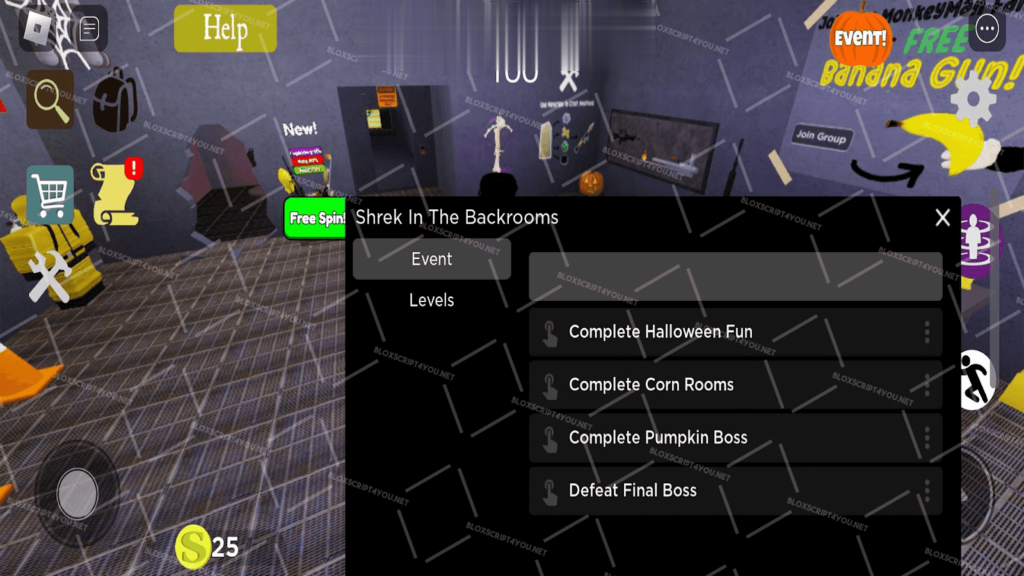Image resolution: width=1024 pixels, height=576 pixels.
Task: Switch to the Levels tab
Action: (x=431, y=300)
